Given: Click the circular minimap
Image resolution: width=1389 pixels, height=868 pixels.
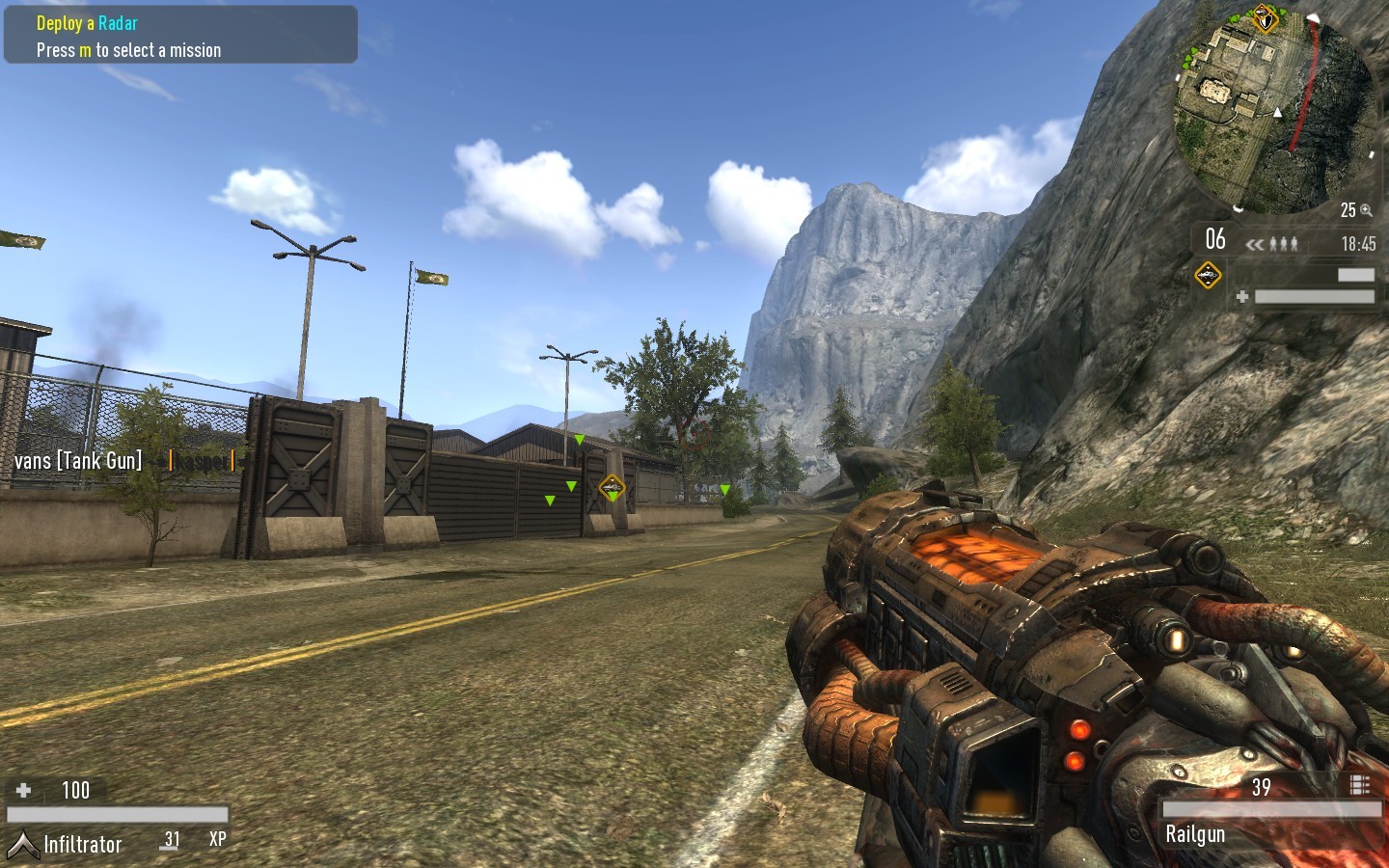Looking at the screenshot, I should click(1273, 111).
